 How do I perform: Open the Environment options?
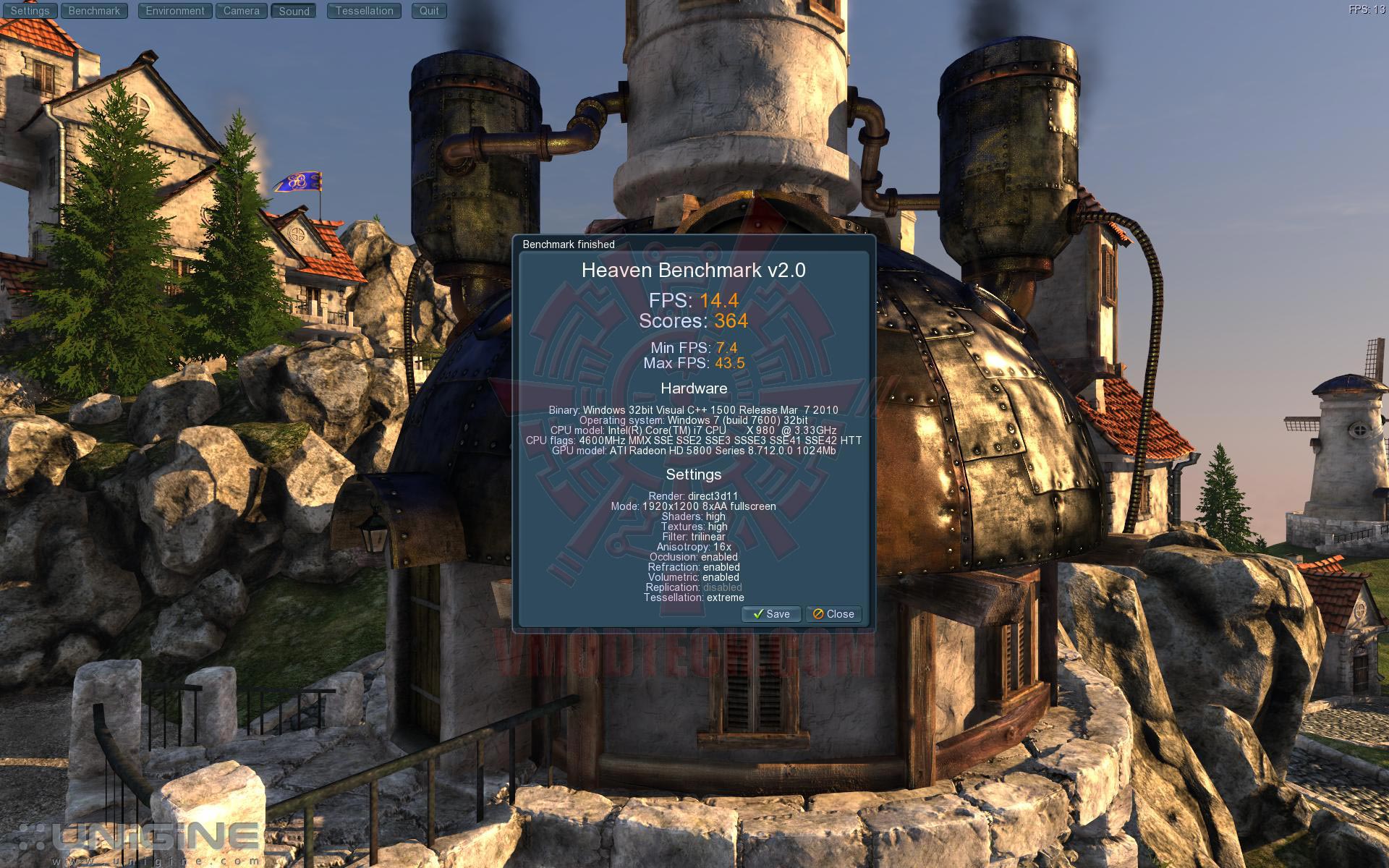[x=175, y=11]
